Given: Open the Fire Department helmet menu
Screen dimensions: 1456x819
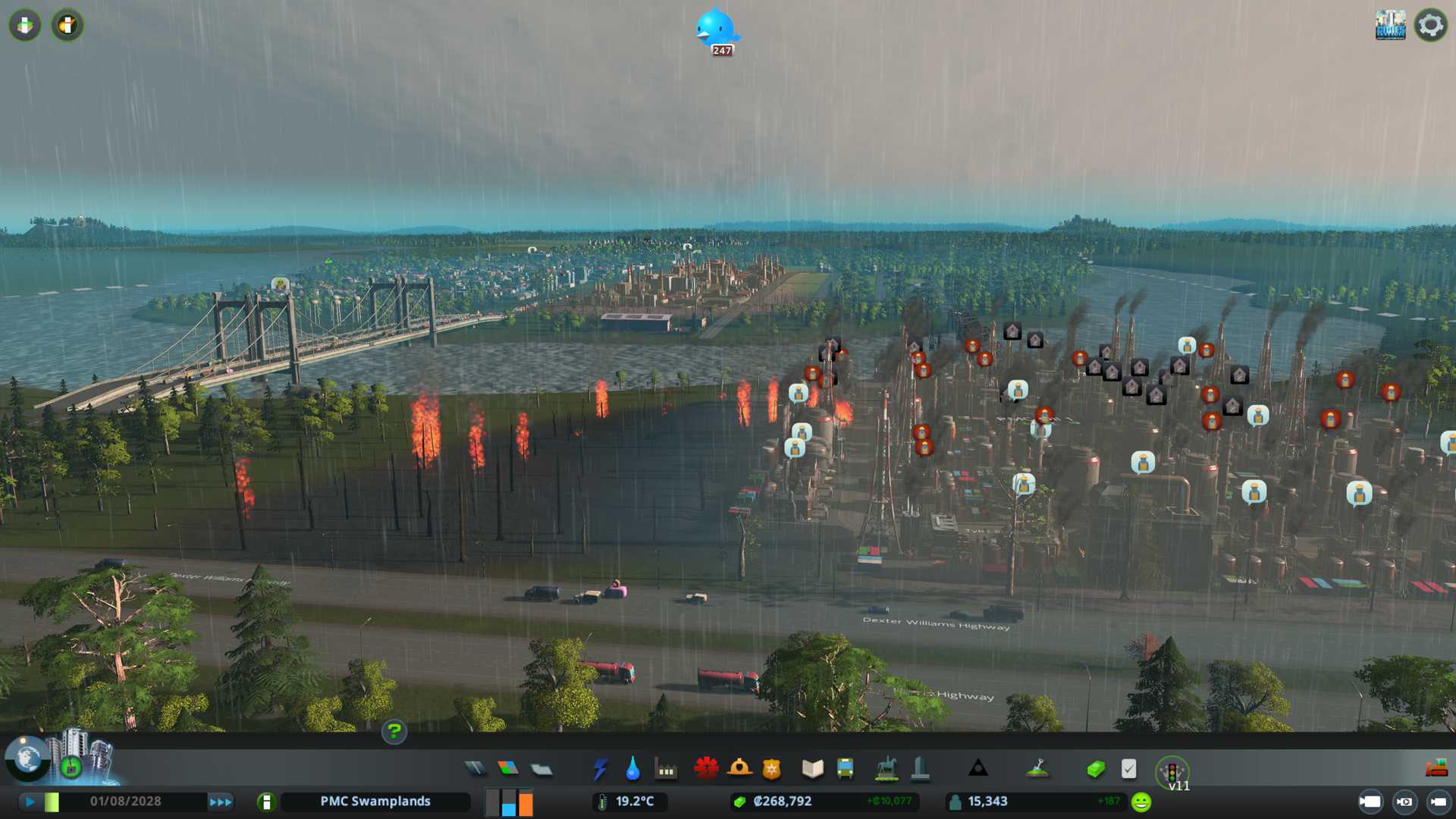Looking at the screenshot, I should point(739,769).
